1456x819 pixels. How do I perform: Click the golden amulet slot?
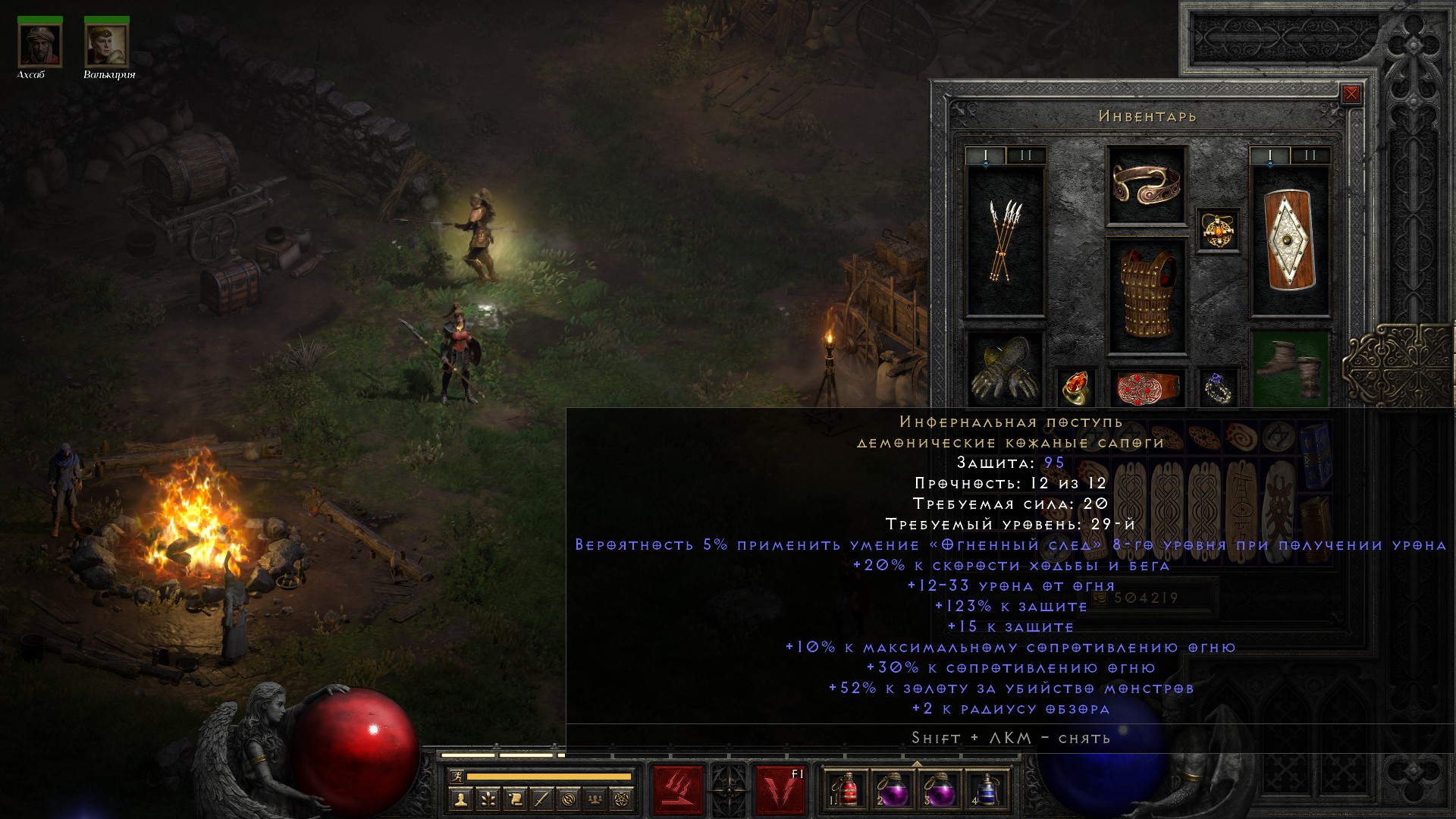click(1218, 230)
